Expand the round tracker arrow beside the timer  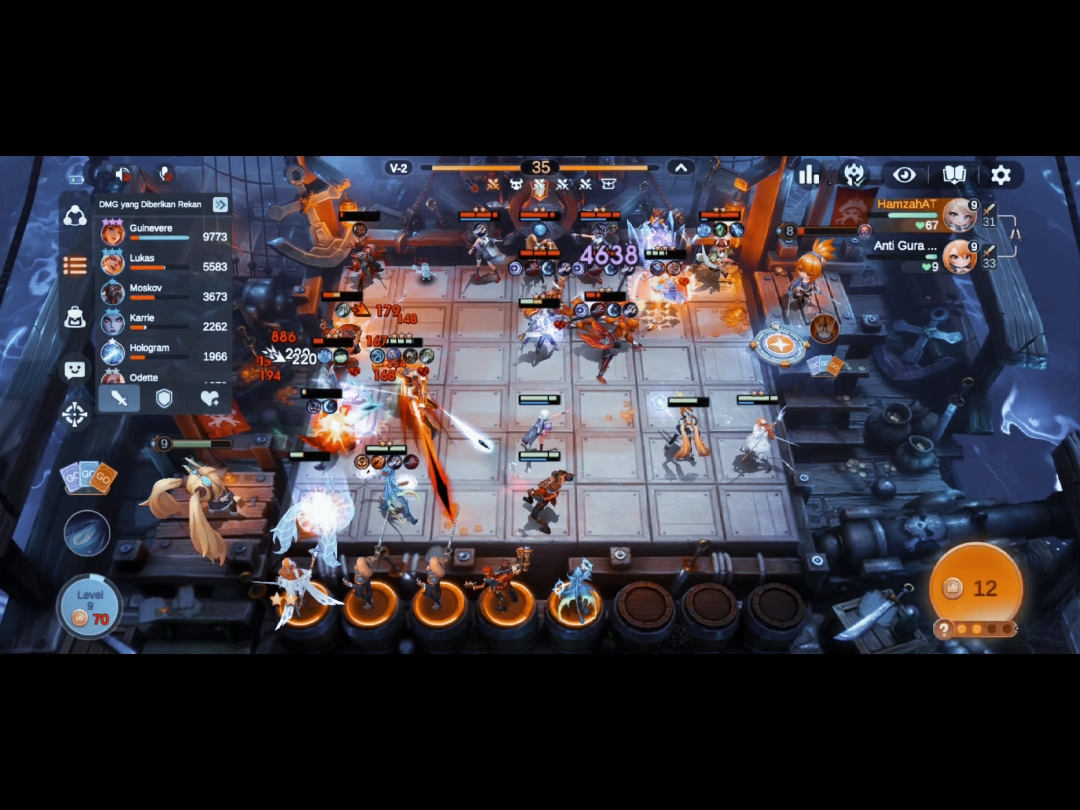(x=681, y=168)
